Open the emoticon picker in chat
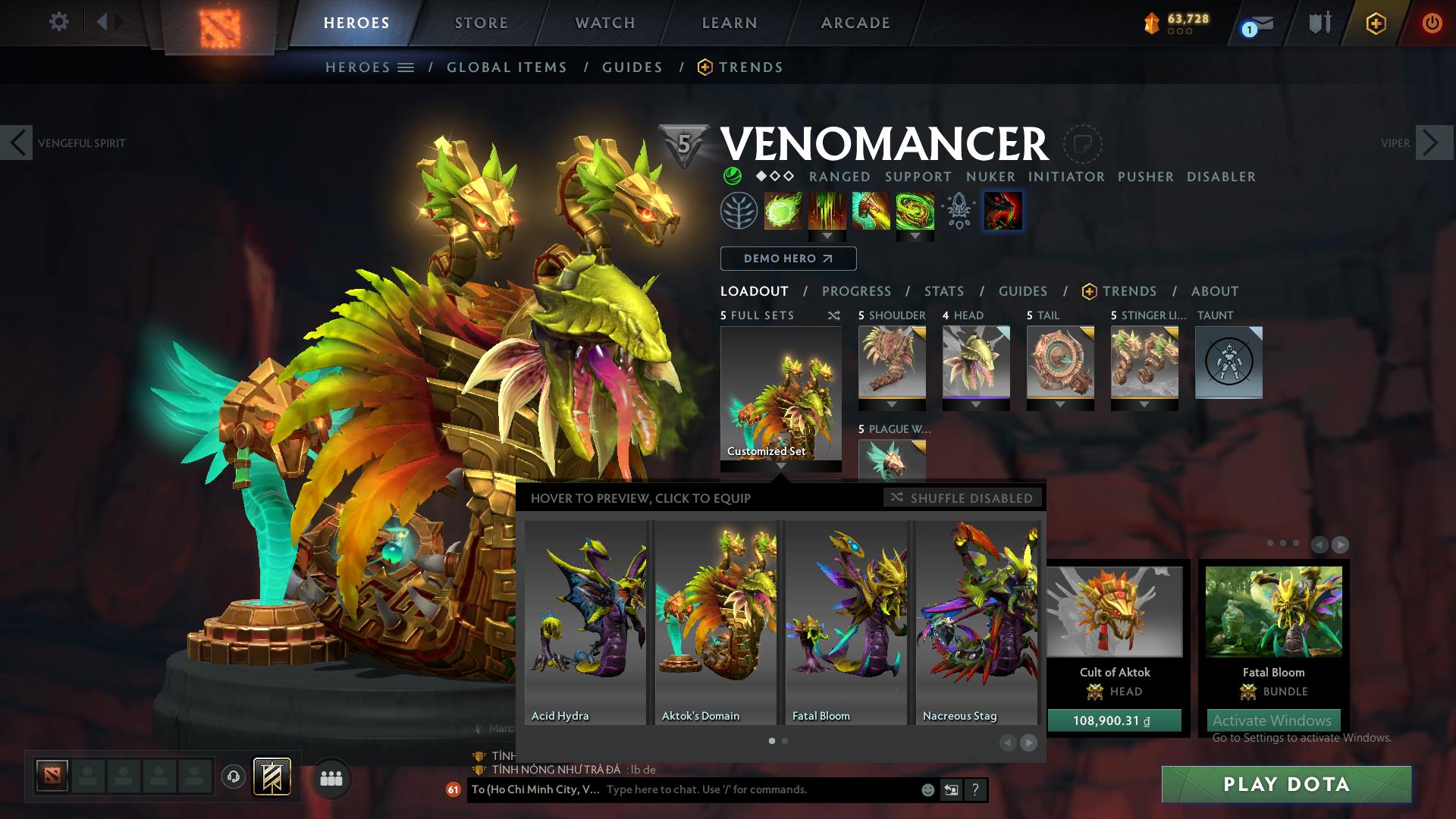This screenshot has width=1456, height=819. [x=927, y=789]
